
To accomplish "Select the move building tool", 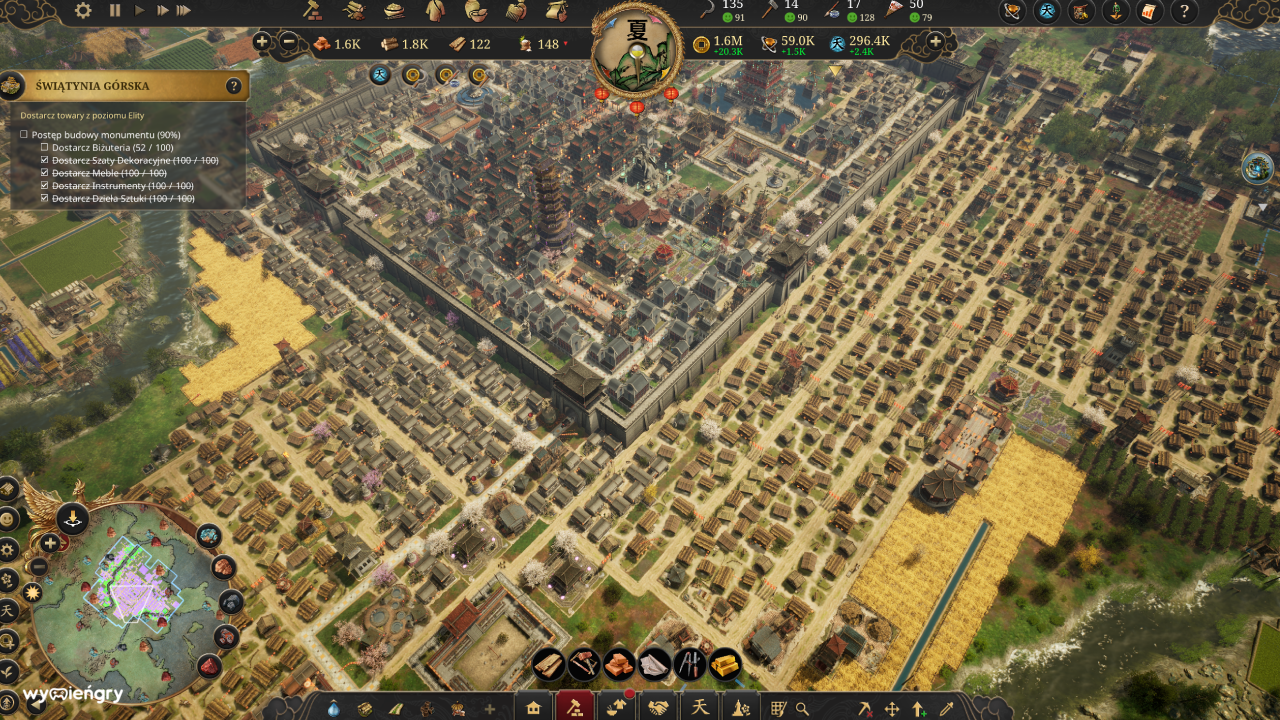I will pyautogui.click(x=894, y=706).
